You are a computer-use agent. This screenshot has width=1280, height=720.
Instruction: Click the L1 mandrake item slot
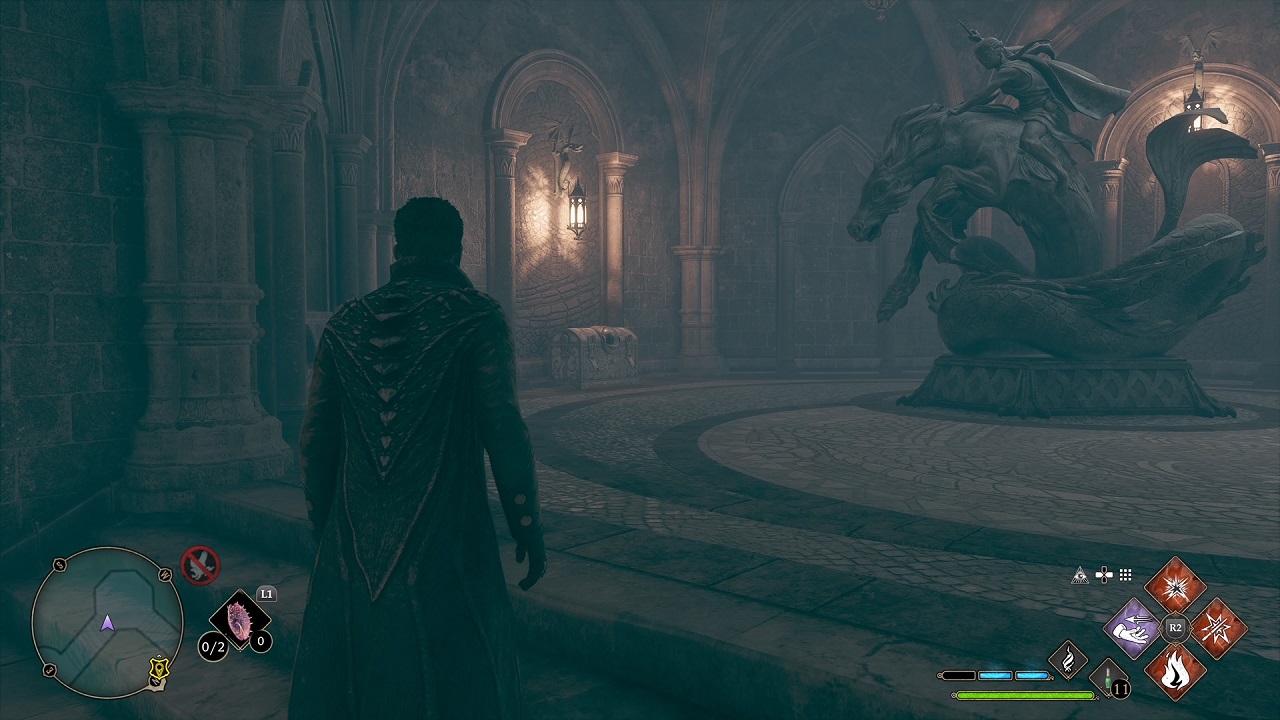tap(238, 622)
